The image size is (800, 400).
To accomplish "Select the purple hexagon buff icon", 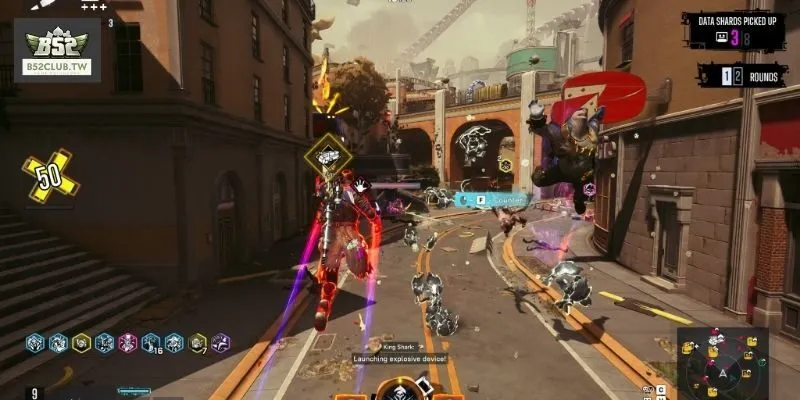I will [x=221, y=343].
